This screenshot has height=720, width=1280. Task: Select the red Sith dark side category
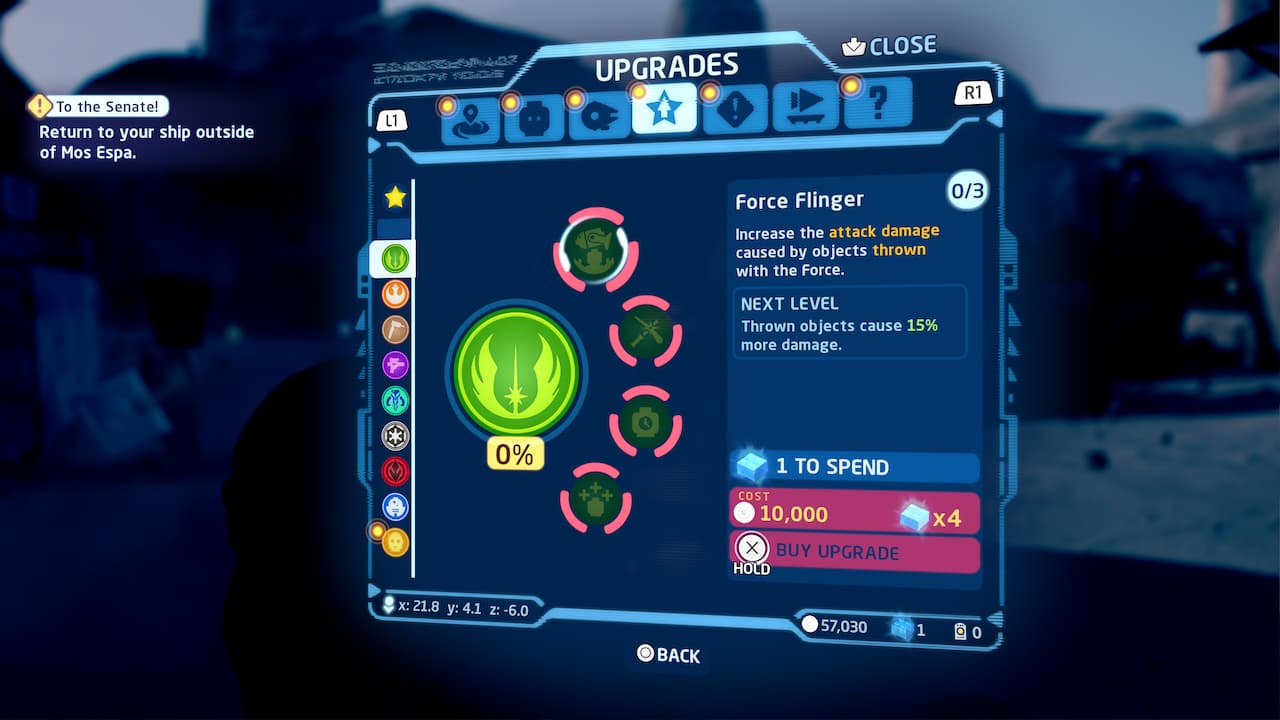395,470
